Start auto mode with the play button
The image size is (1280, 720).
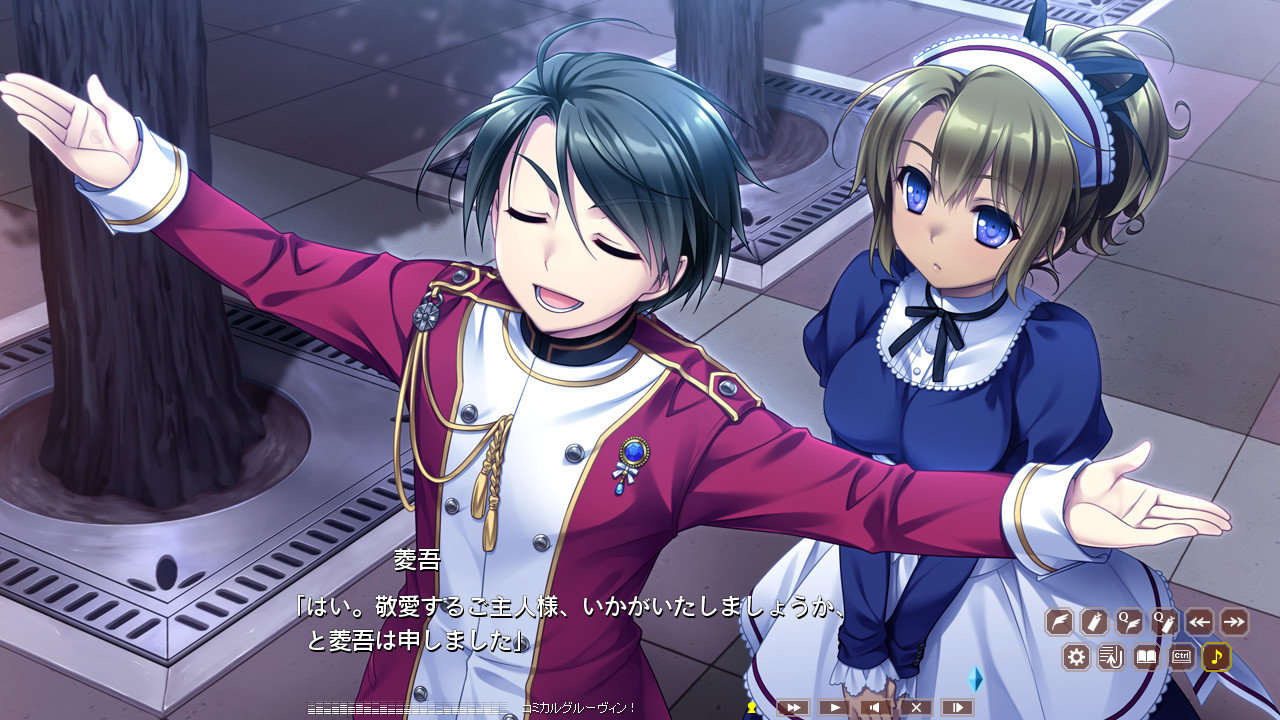point(834,707)
